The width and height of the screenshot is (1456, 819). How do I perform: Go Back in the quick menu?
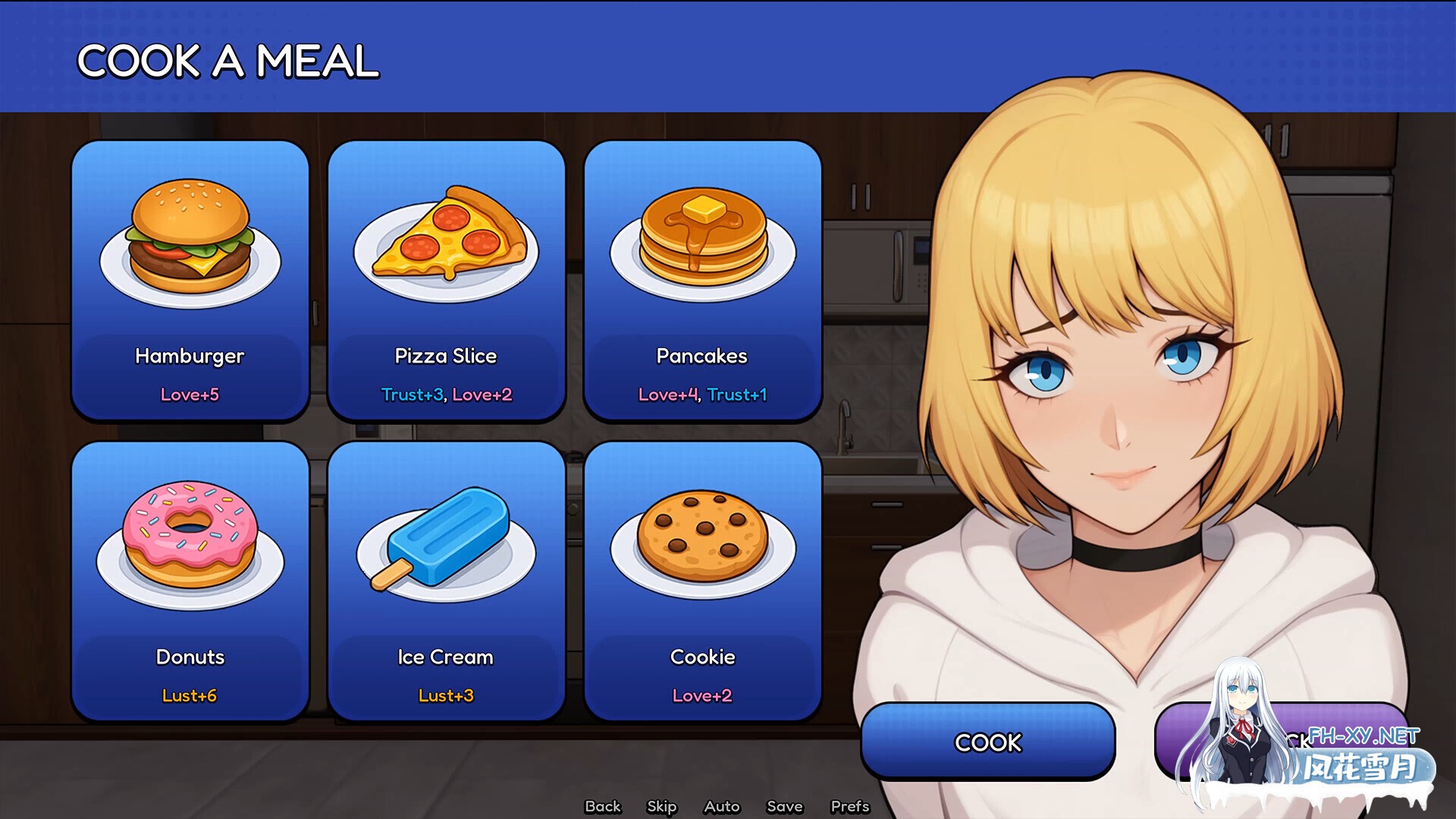click(x=603, y=806)
